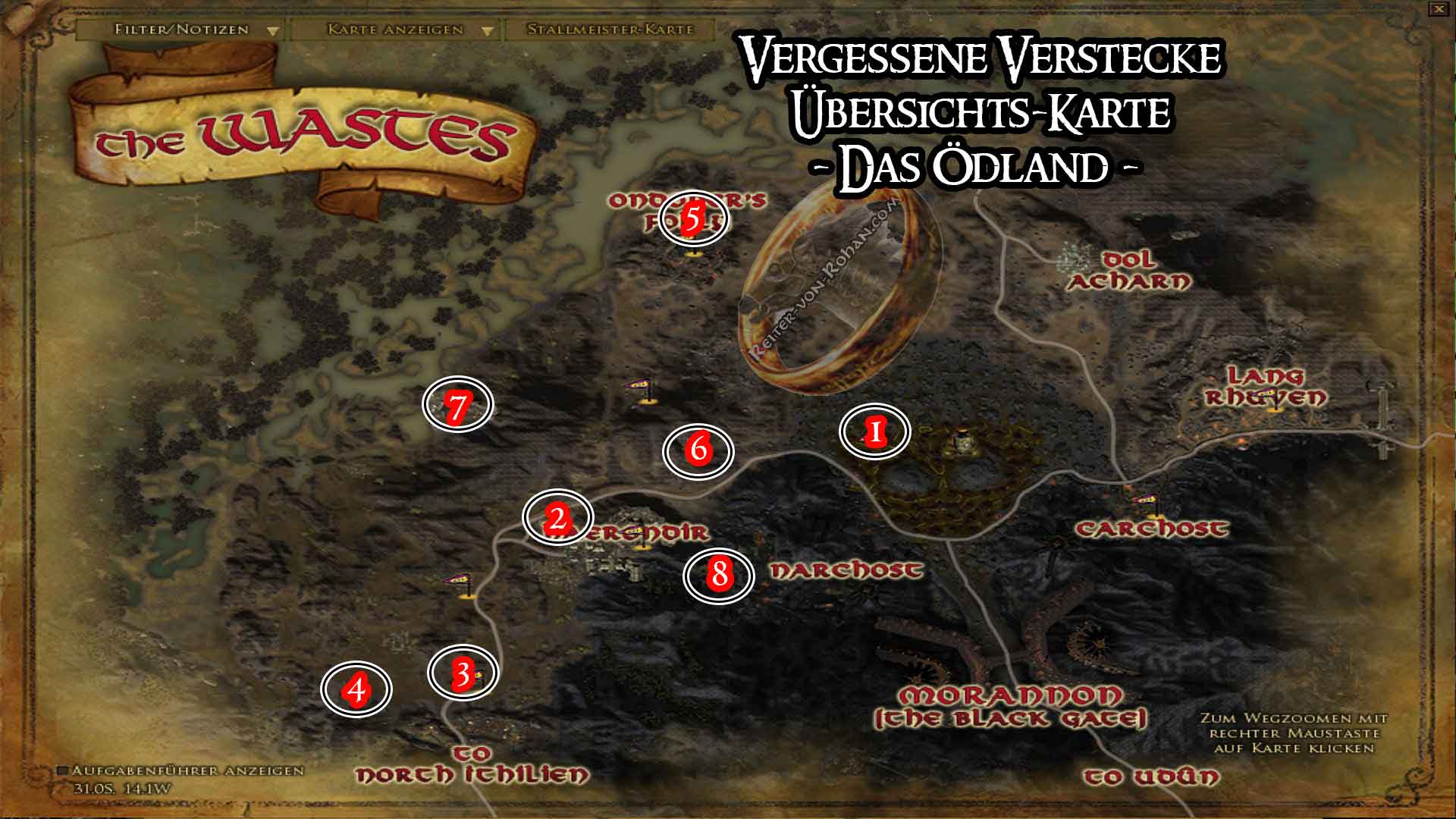The image size is (1456, 819).
Task: Select marker 3 on the southern road
Action: [x=463, y=673]
